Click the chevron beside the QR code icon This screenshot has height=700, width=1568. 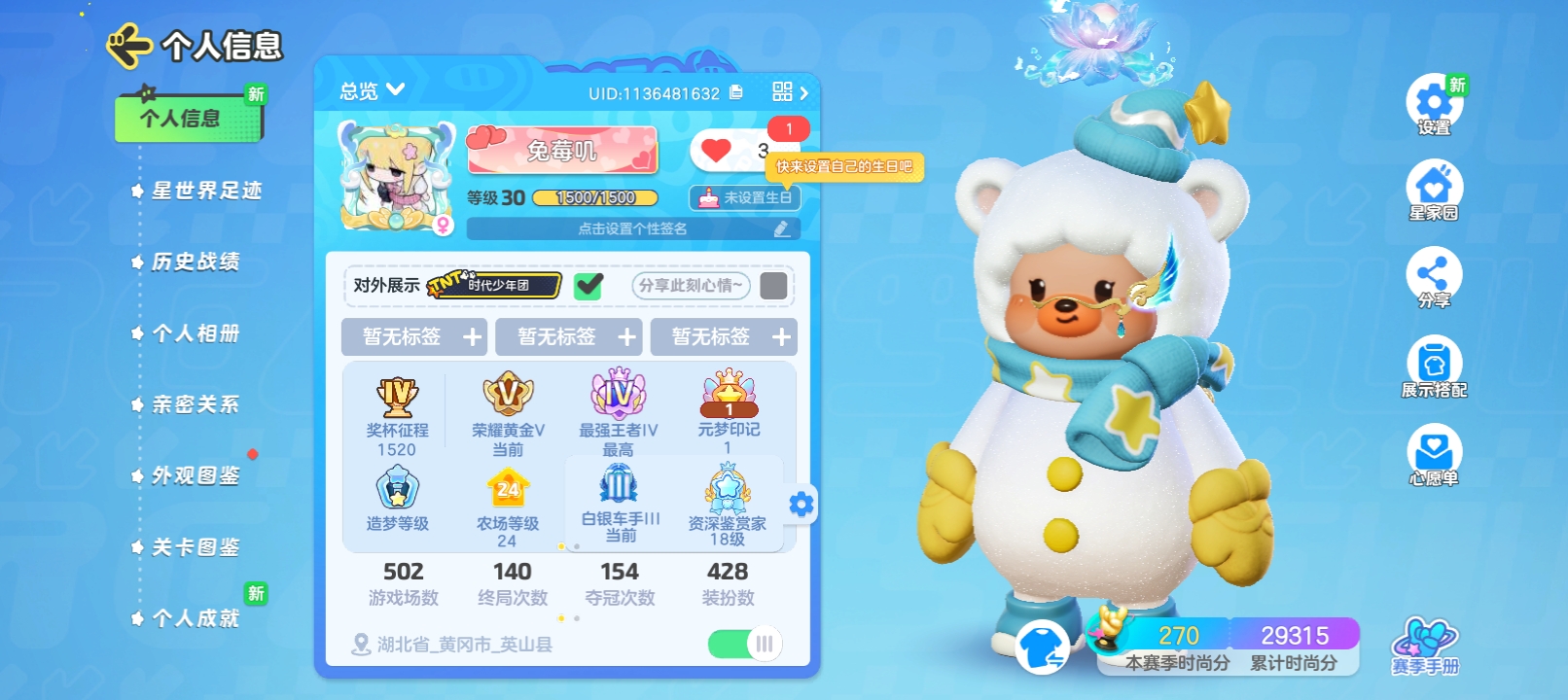(x=802, y=90)
